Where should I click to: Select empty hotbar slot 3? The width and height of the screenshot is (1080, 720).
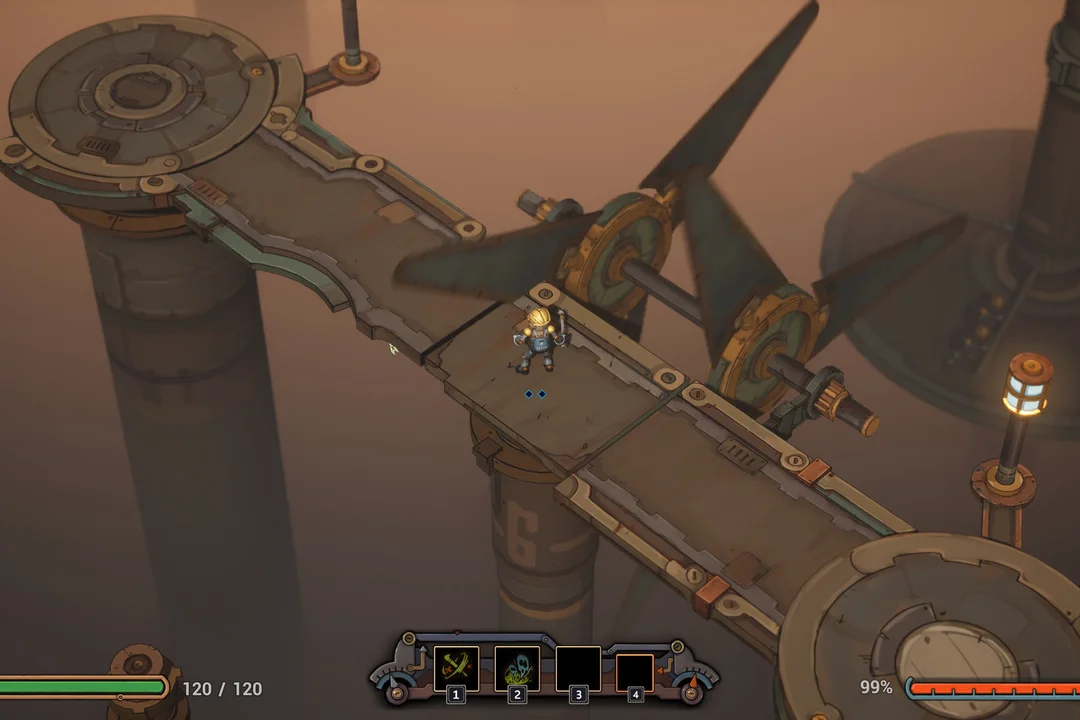click(578, 668)
